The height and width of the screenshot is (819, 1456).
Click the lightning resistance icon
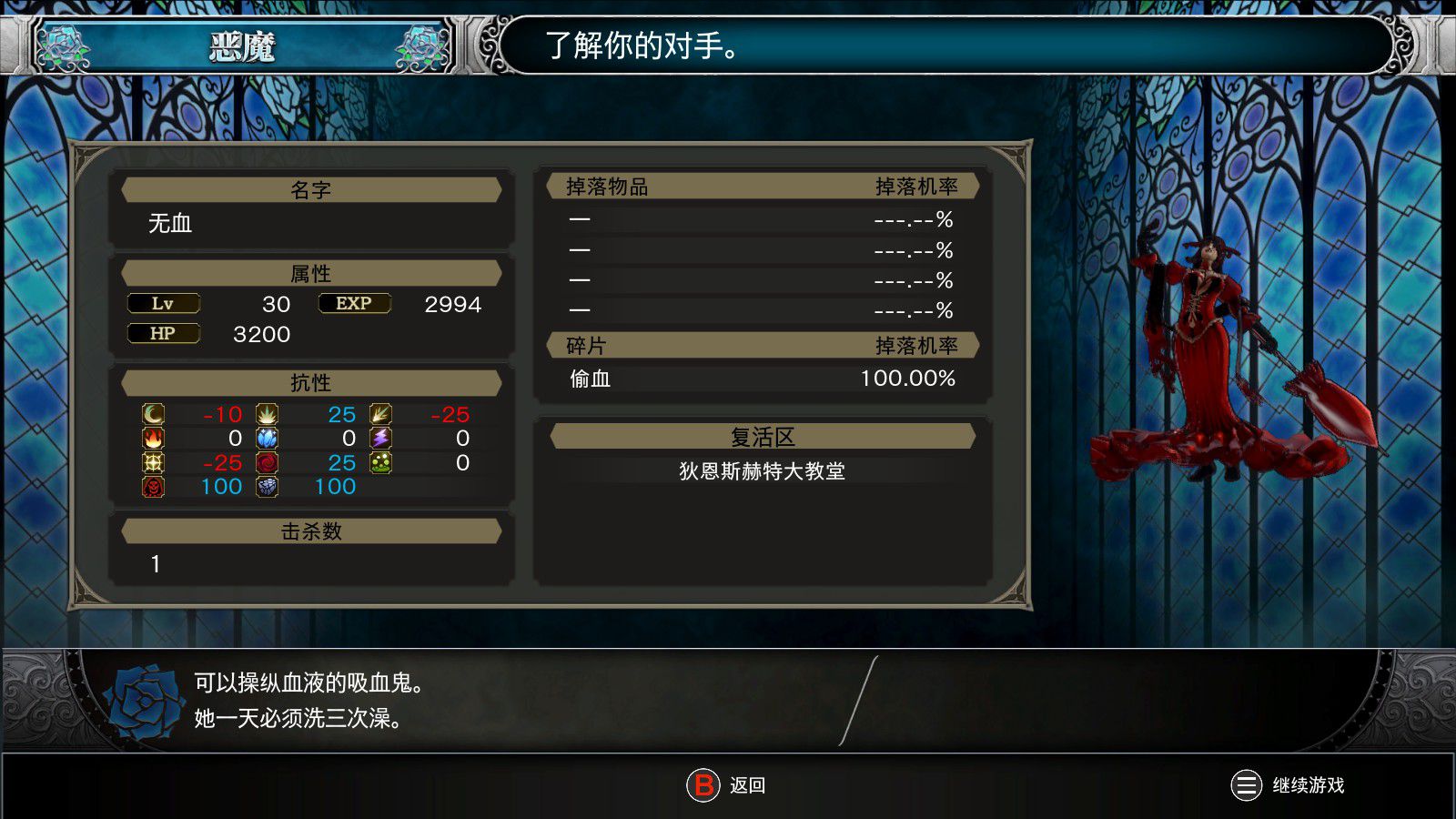(x=379, y=438)
